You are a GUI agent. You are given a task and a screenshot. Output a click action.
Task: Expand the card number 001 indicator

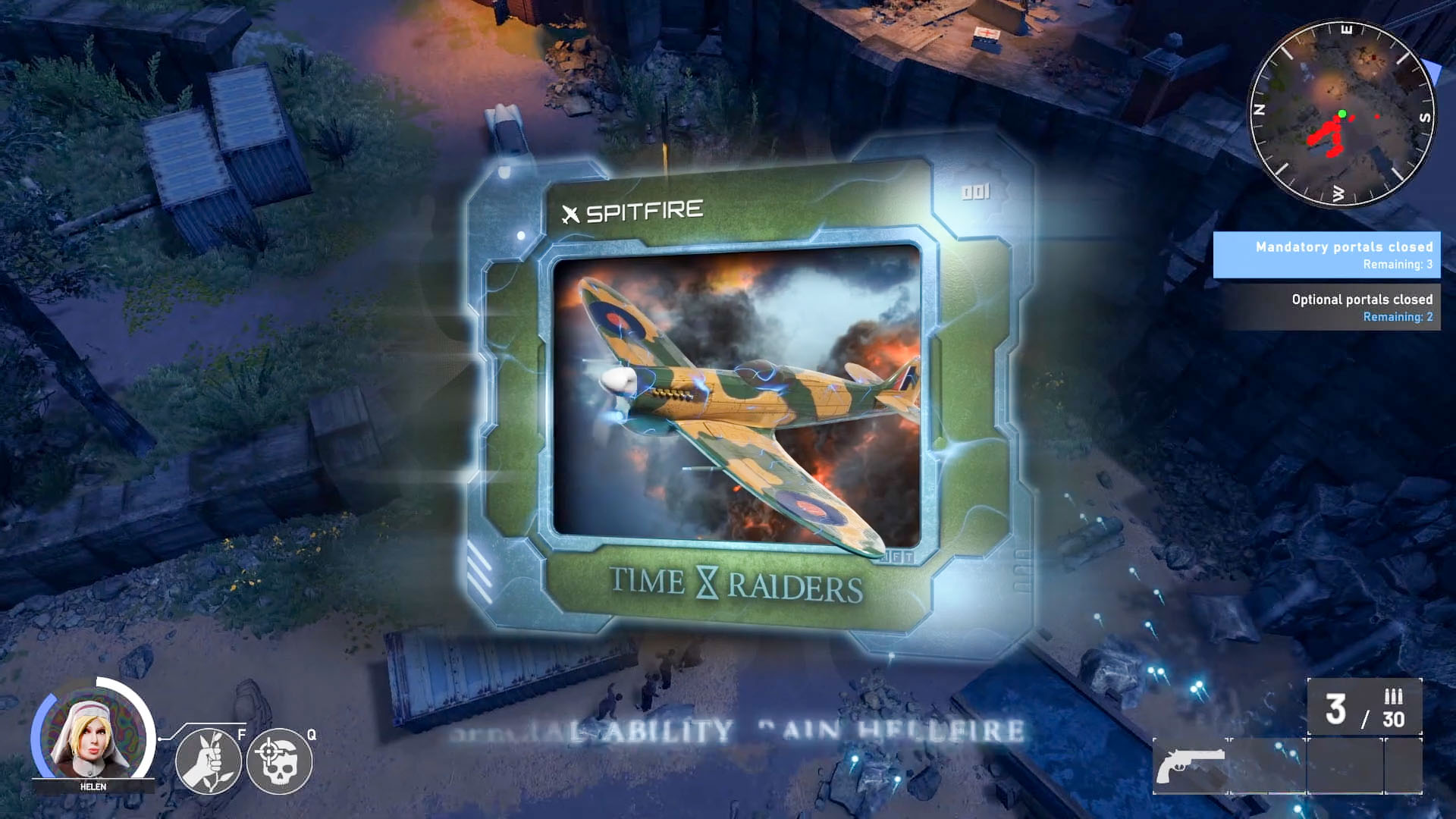pyautogui.click(x=975, y=192)
